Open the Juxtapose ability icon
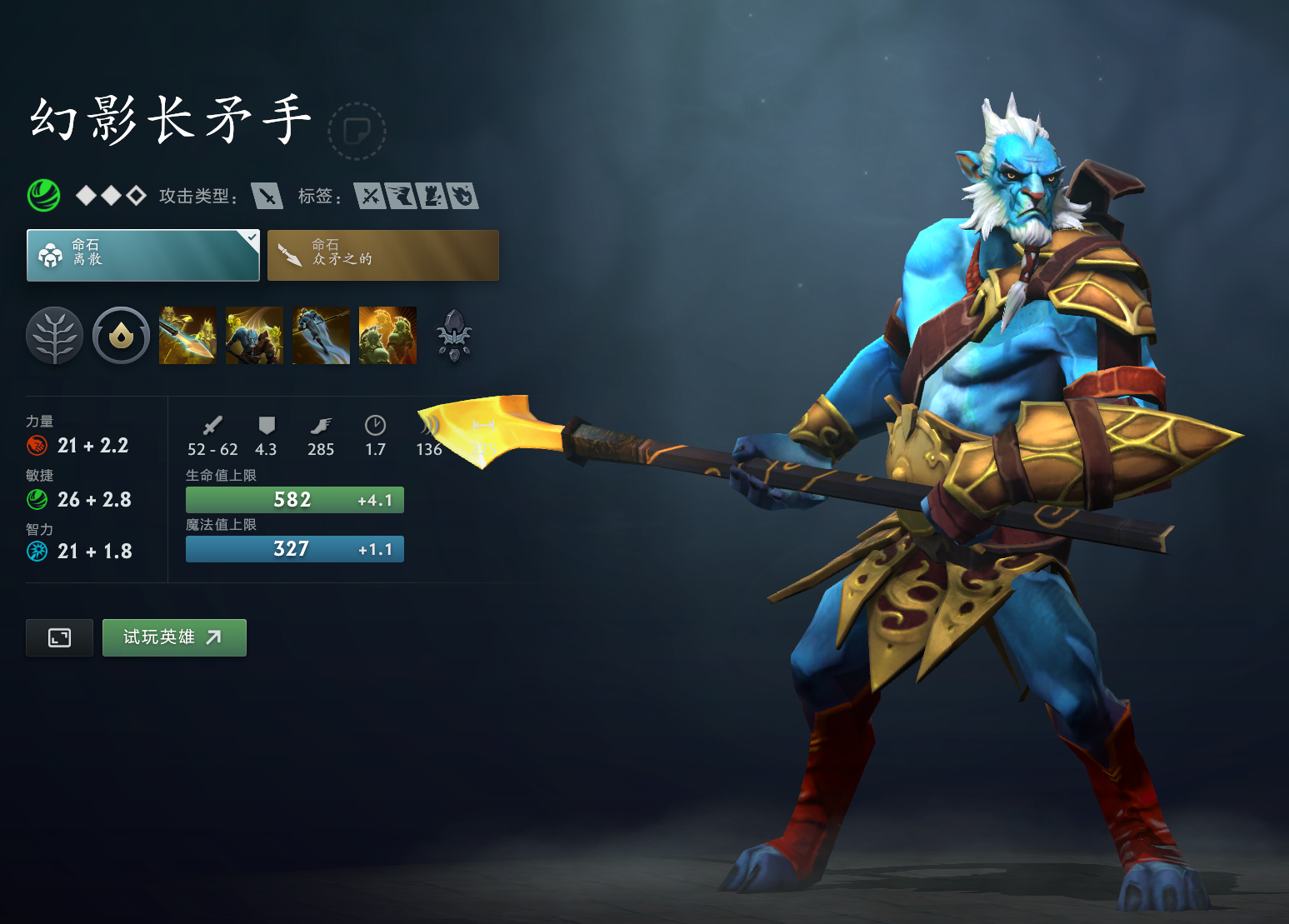This screenshot has width=1289, height=924. coord(387,336)
